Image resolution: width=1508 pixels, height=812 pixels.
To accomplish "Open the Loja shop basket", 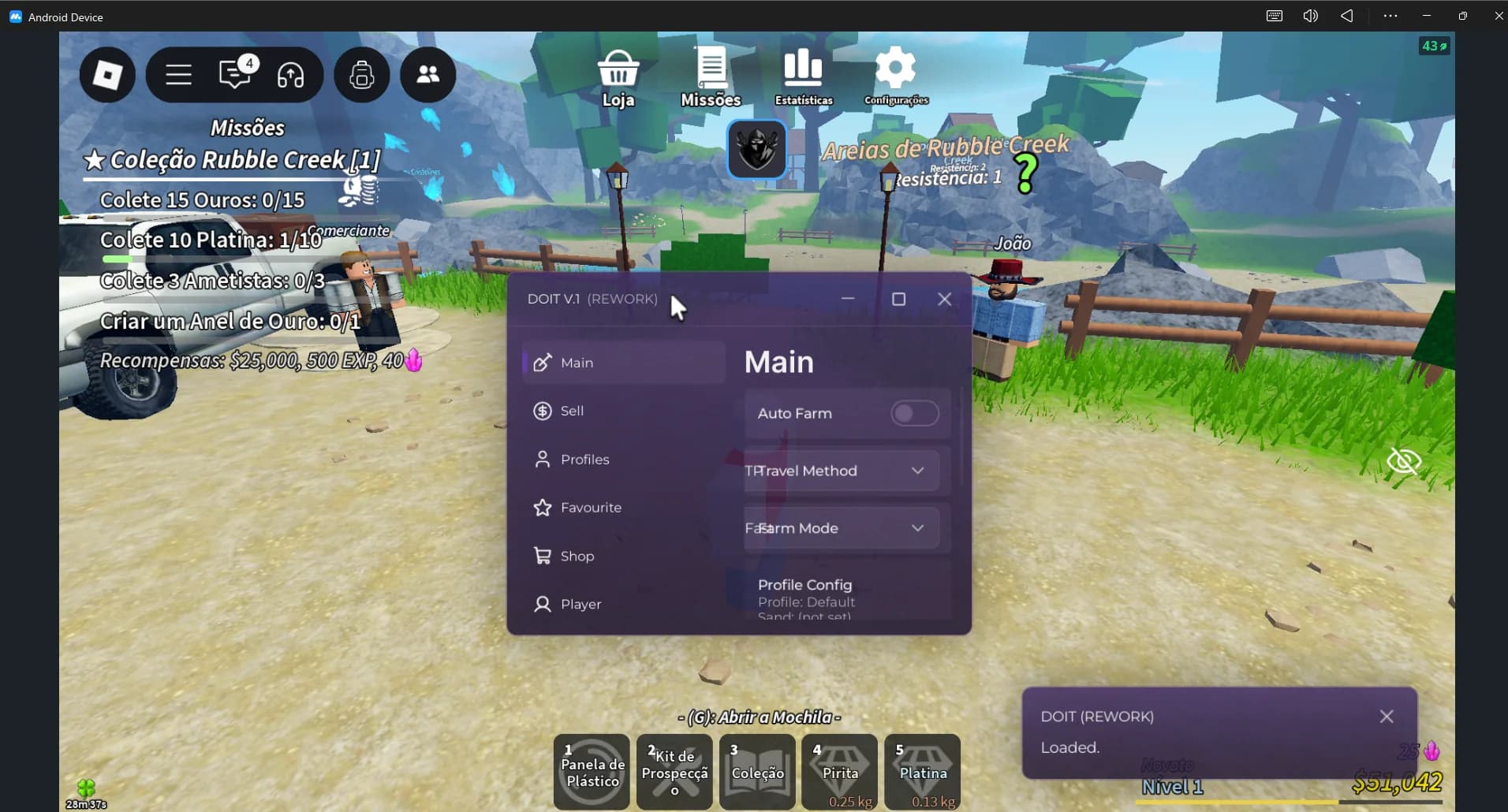I will coord(618,77).
